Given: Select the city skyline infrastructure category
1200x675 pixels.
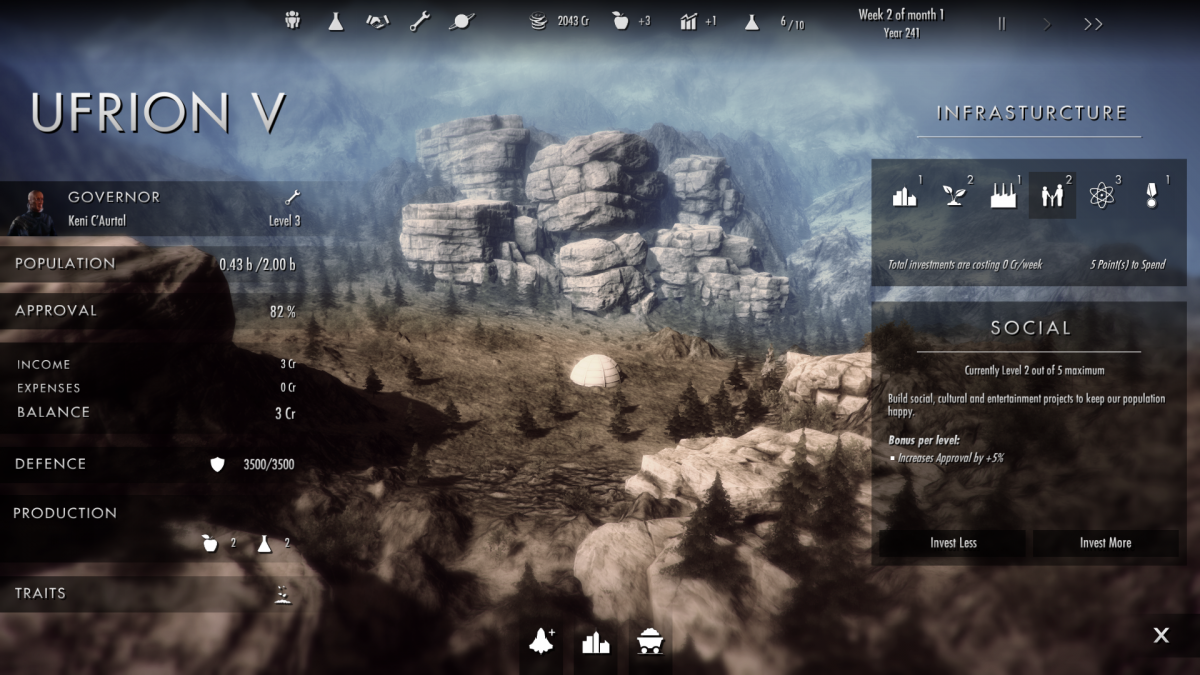Looking at the screenshot, I should pos(905,196).
